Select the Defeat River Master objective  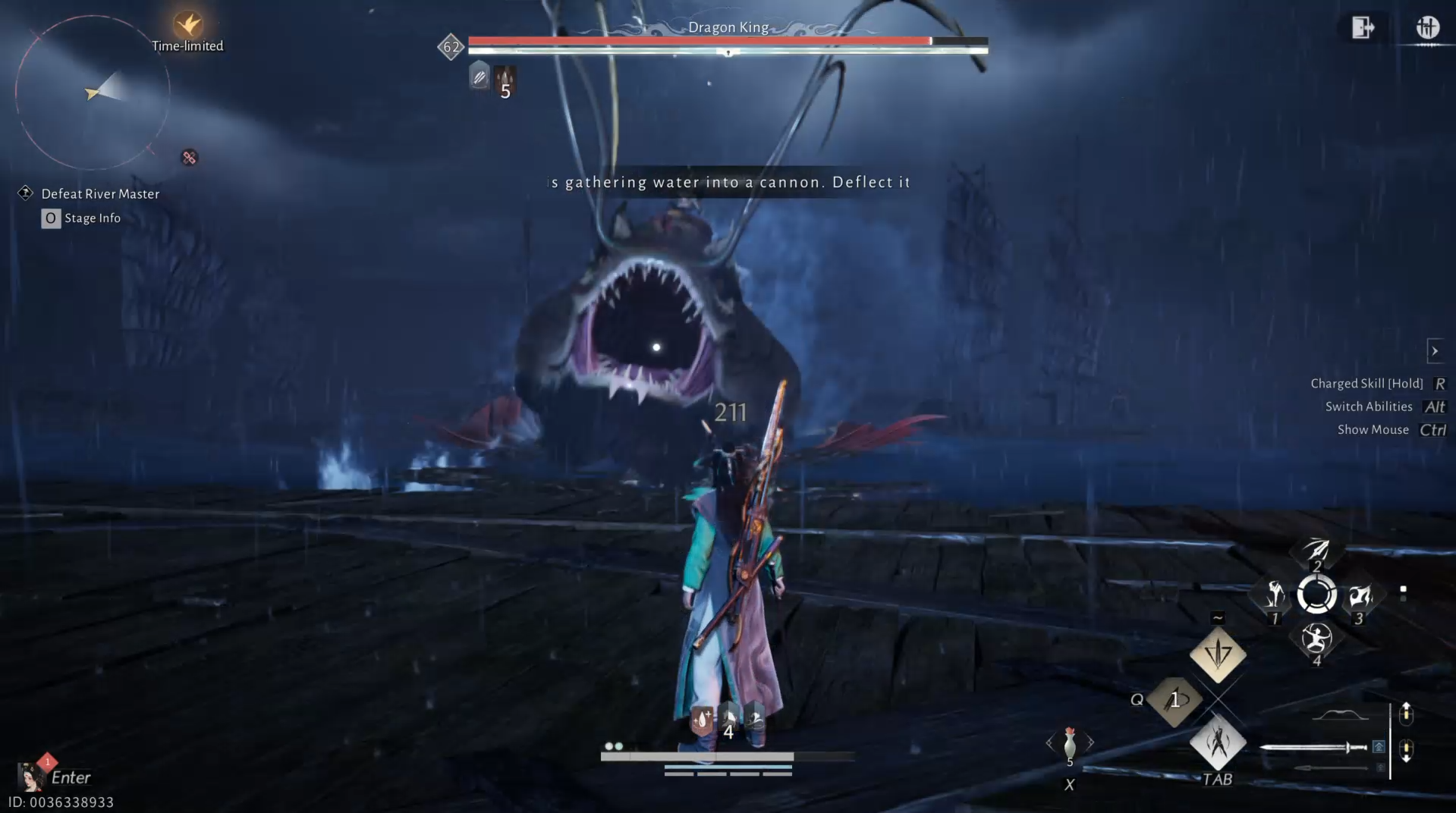tap(100, 194)
